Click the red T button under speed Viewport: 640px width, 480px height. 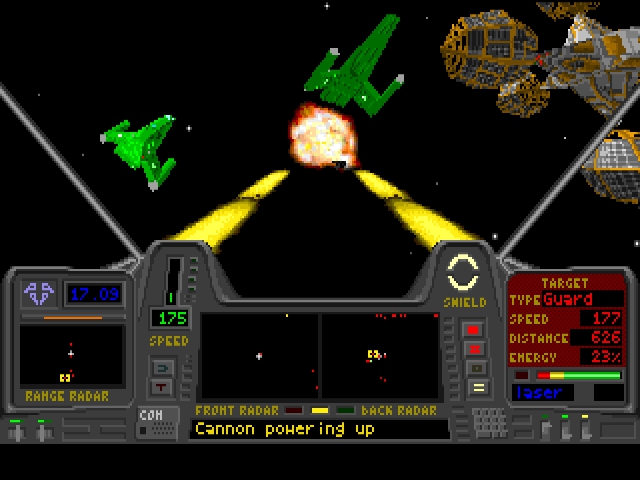pyautogui.click(x=162, y=387)
